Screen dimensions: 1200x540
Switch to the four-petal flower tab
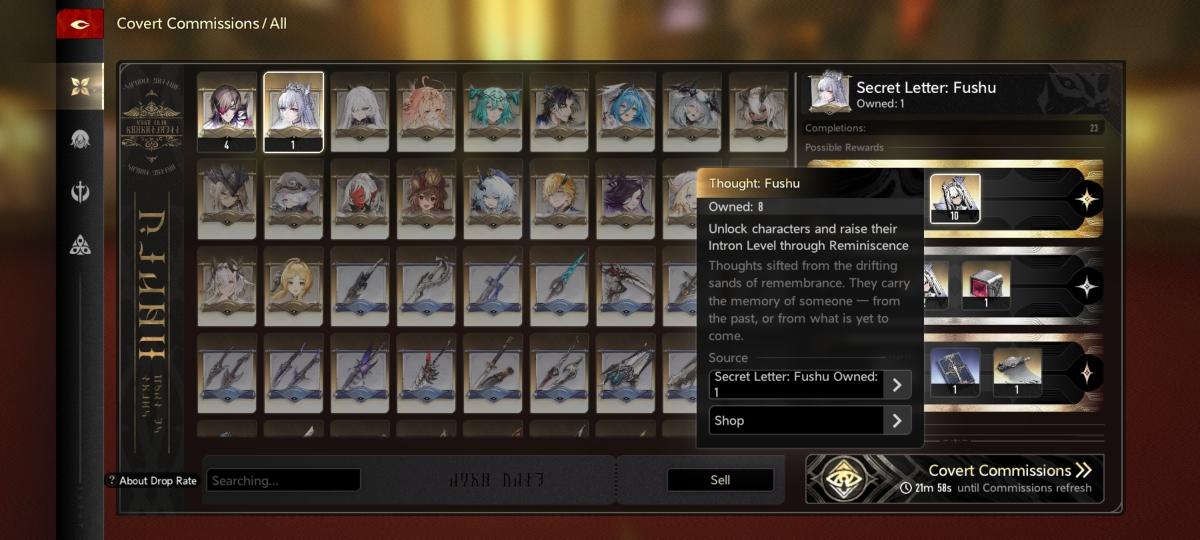(80, 86)
